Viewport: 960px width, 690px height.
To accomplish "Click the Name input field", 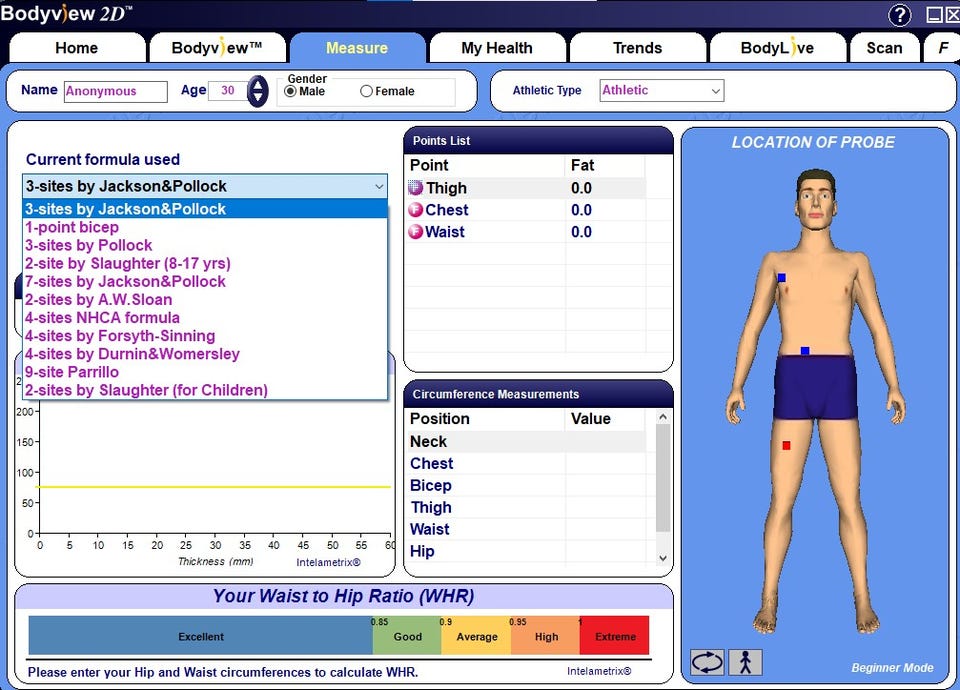I will click(x=115, y=91).
